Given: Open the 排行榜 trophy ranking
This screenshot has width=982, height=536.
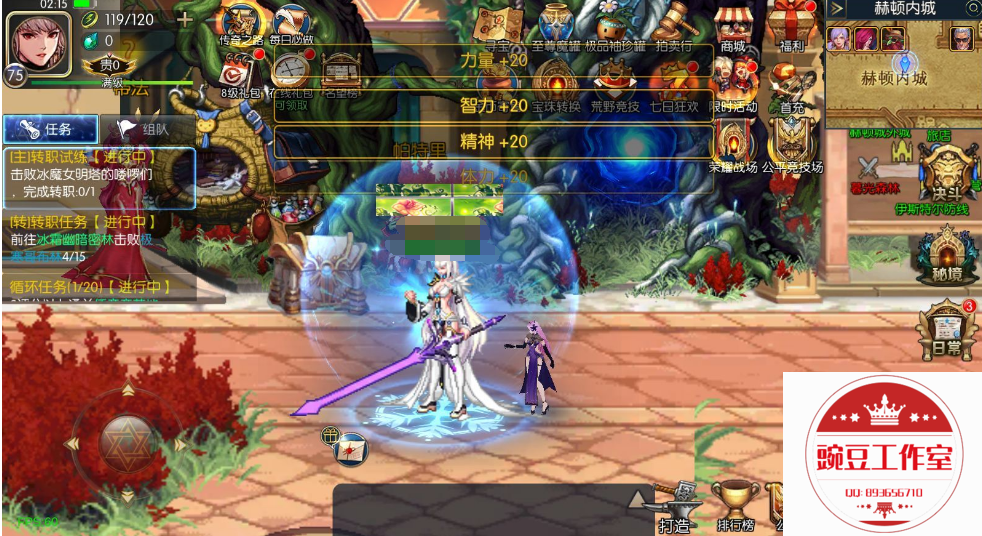Looking at the screenshot, I should point(734,504).
